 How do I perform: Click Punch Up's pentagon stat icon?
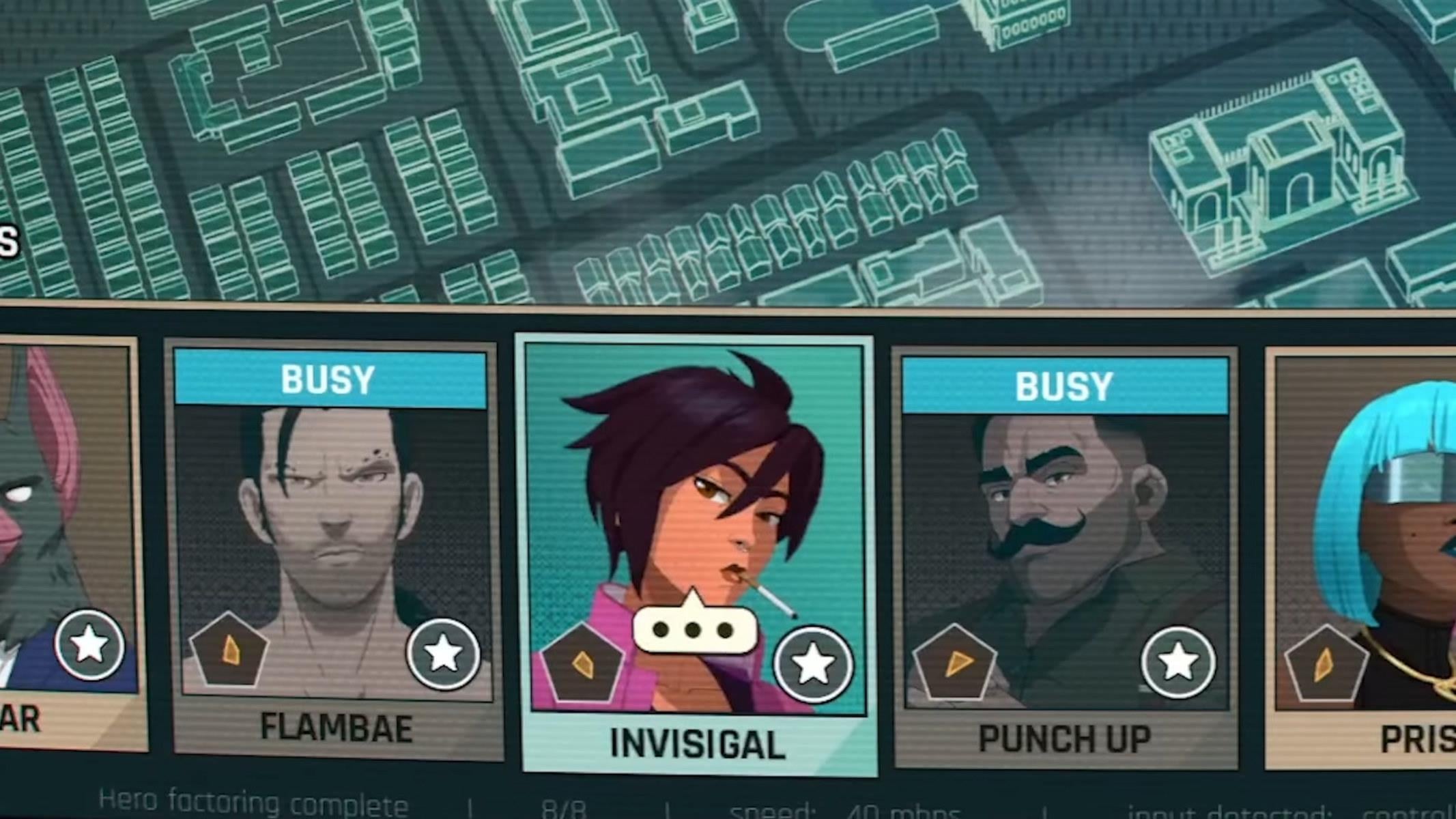click(954, 663)
